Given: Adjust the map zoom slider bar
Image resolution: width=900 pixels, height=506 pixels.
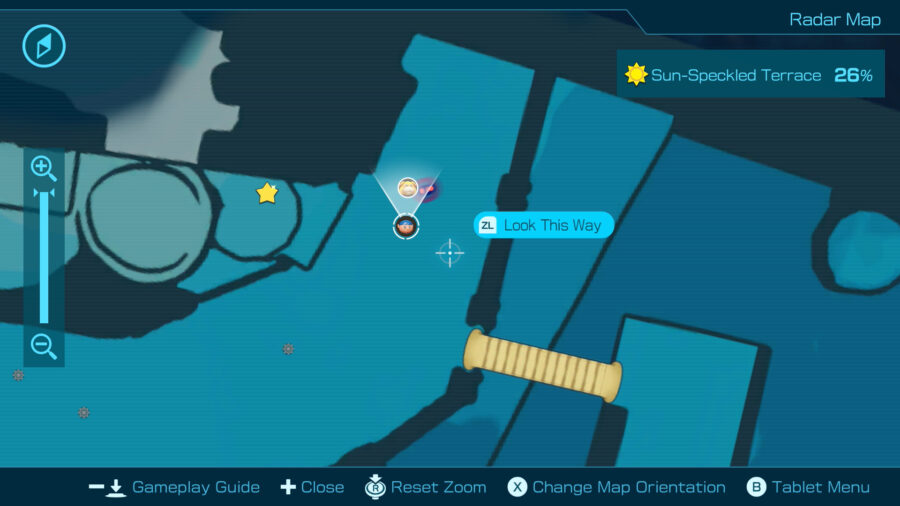Looking at the screenshot, I should pyautogui.click(x=43, y=256).
